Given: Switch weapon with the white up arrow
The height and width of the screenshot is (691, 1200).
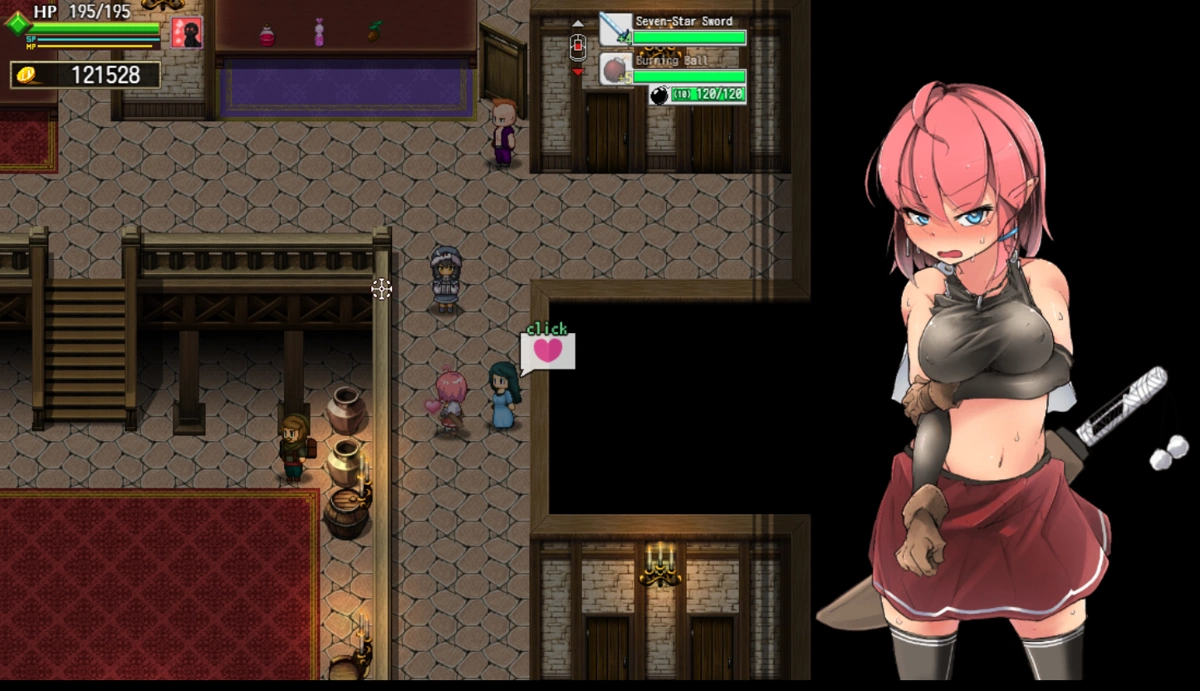Looking at the screenshot, I should tap(578, 23).
